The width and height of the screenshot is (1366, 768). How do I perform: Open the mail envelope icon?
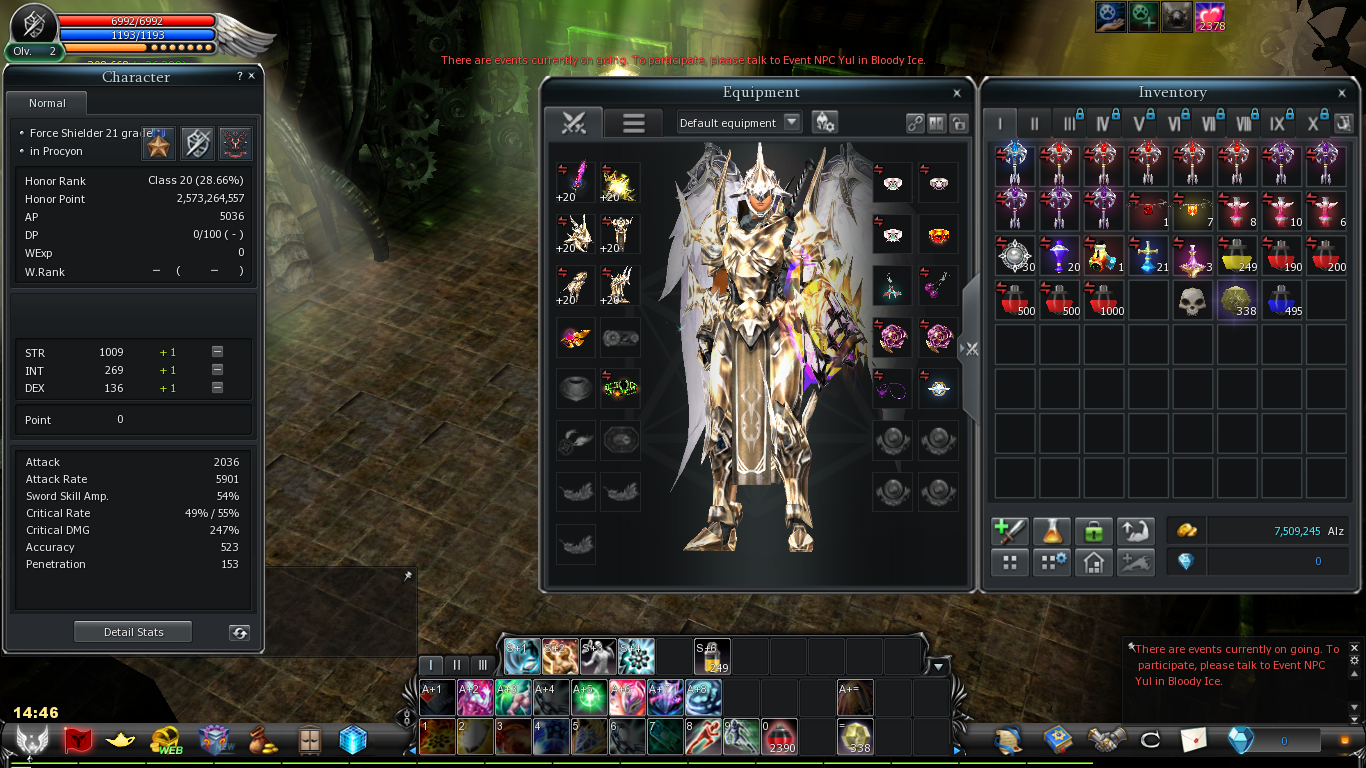point(1194,740)
